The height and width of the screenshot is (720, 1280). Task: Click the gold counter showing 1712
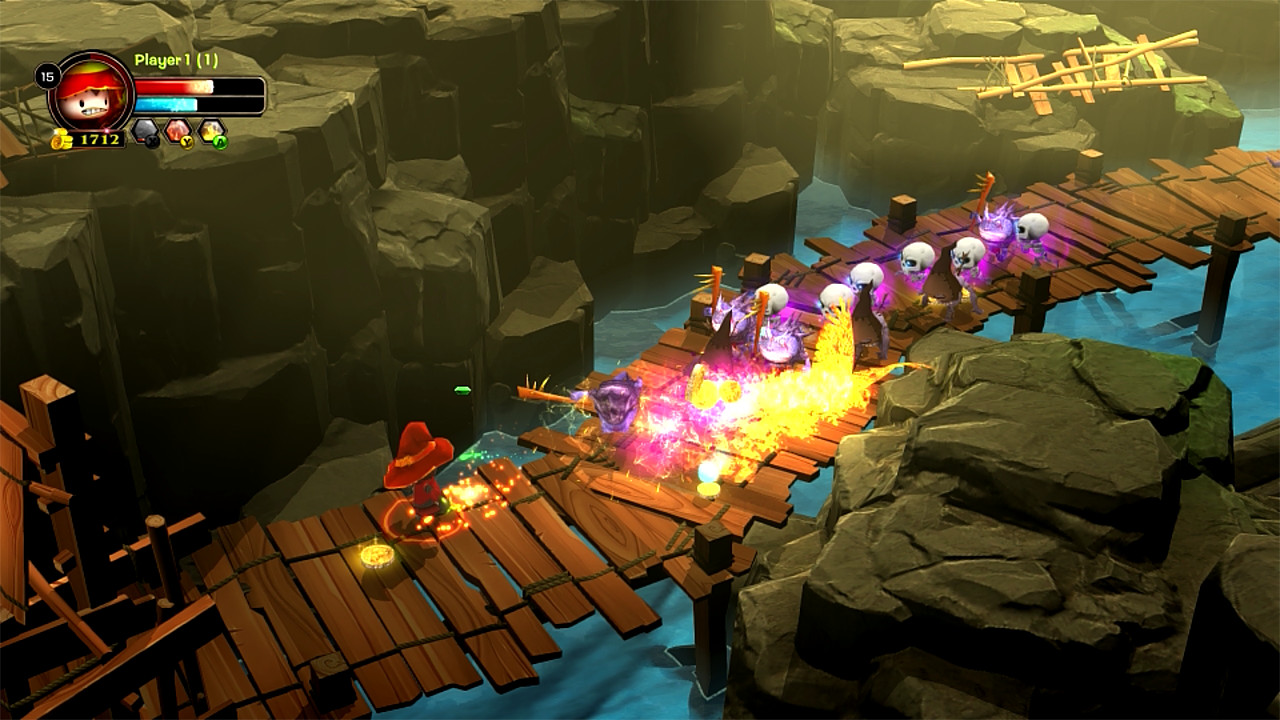click(99, 139)
